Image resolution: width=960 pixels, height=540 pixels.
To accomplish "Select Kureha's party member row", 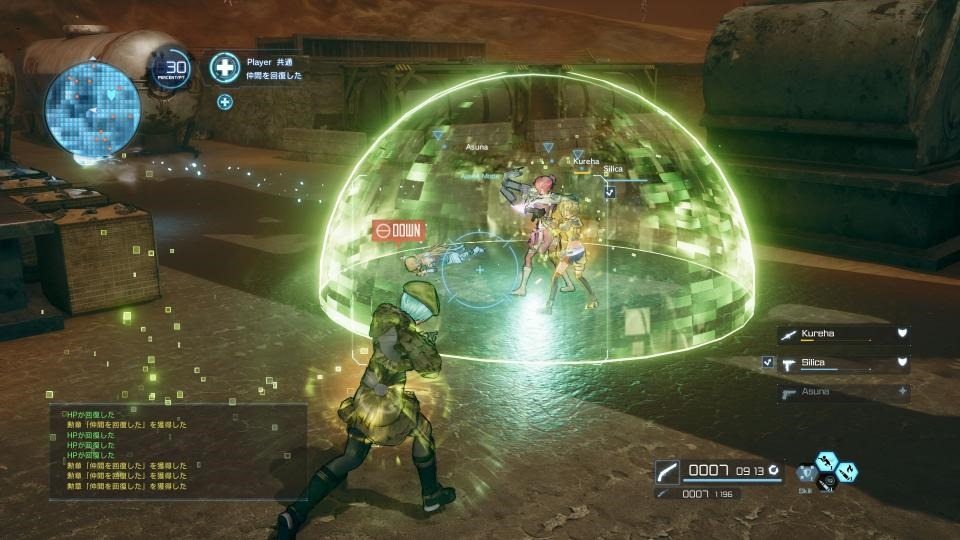I will tap(844, 335).
